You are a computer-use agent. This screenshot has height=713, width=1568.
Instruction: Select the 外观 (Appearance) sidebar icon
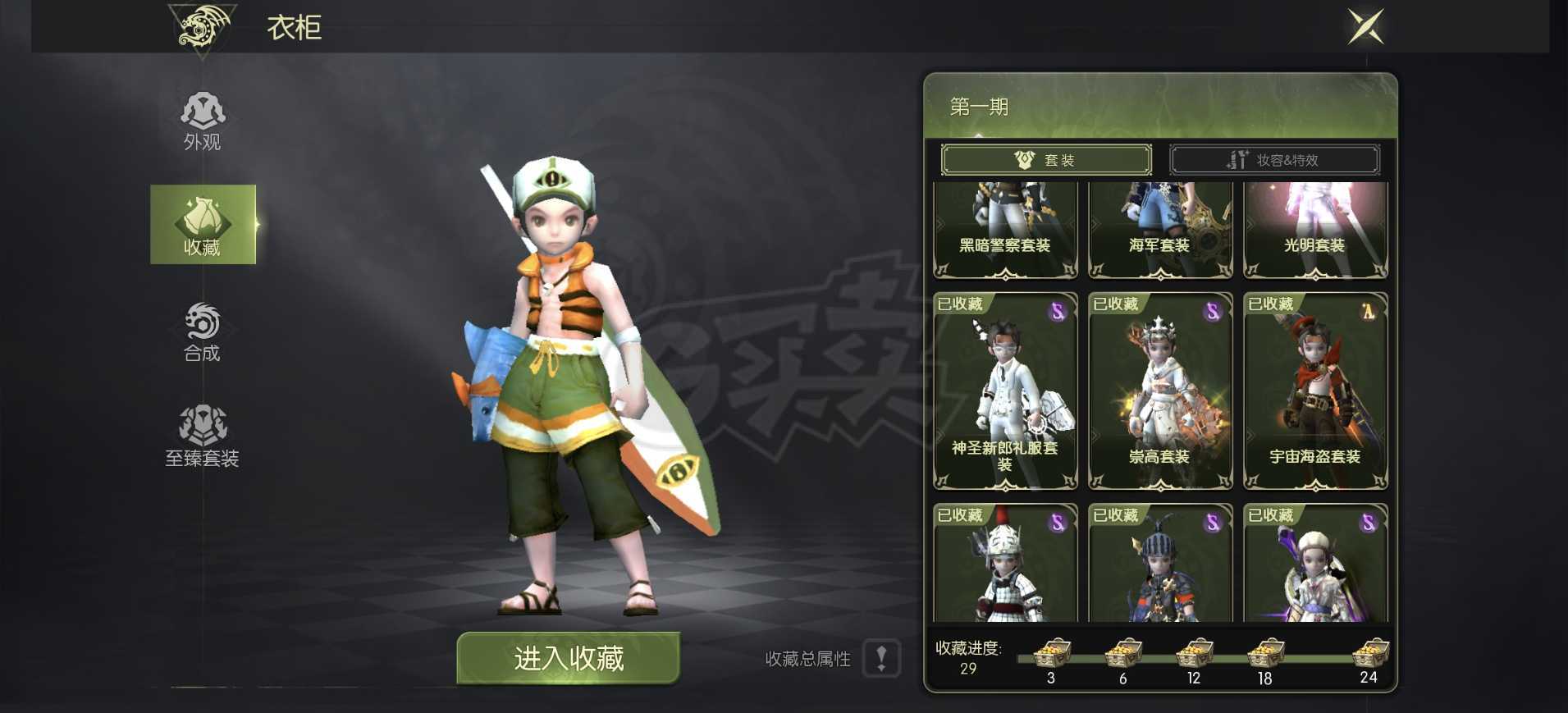[x=203, y=117]
